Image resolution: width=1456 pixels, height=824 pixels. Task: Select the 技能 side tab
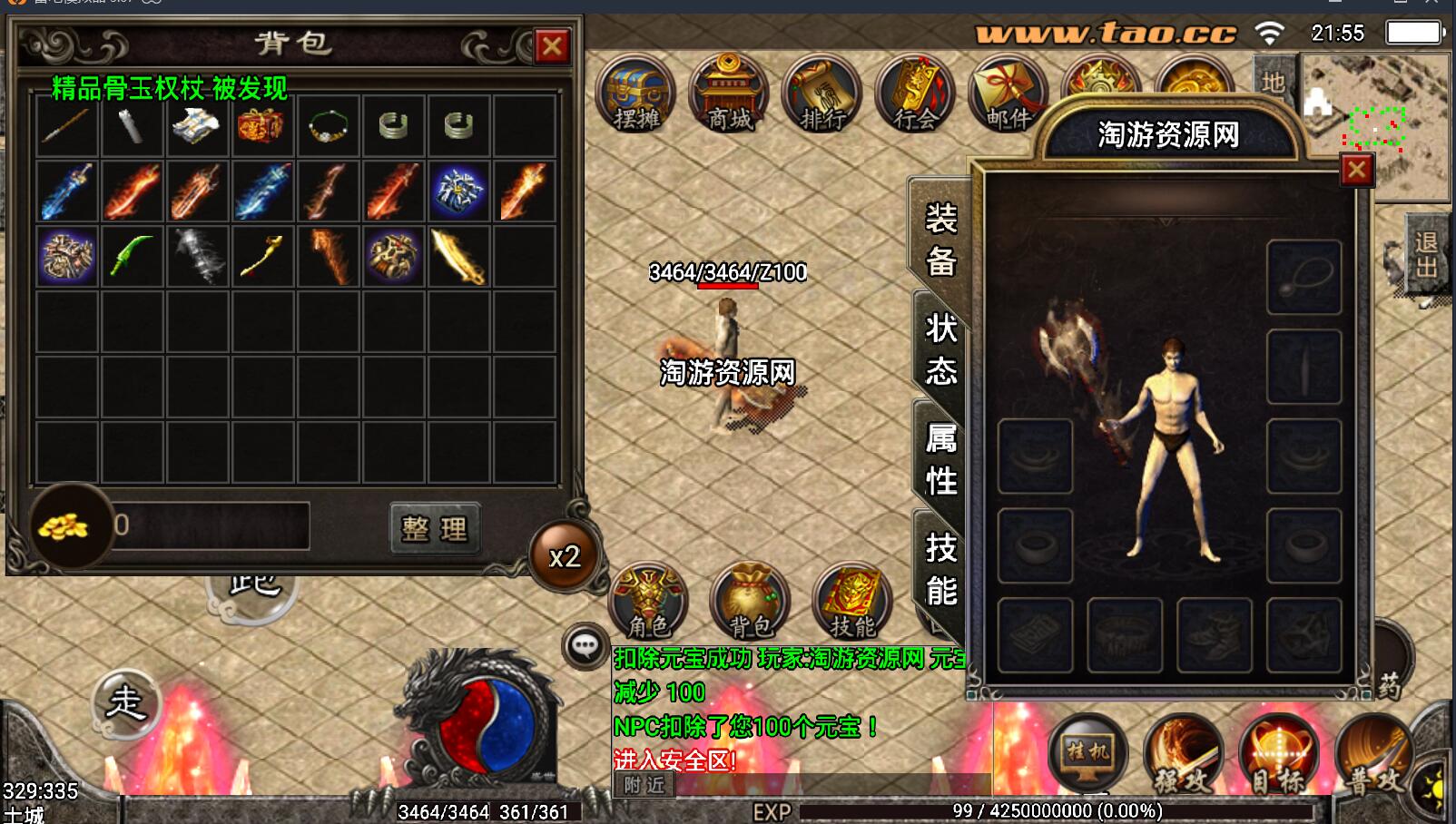940,569
